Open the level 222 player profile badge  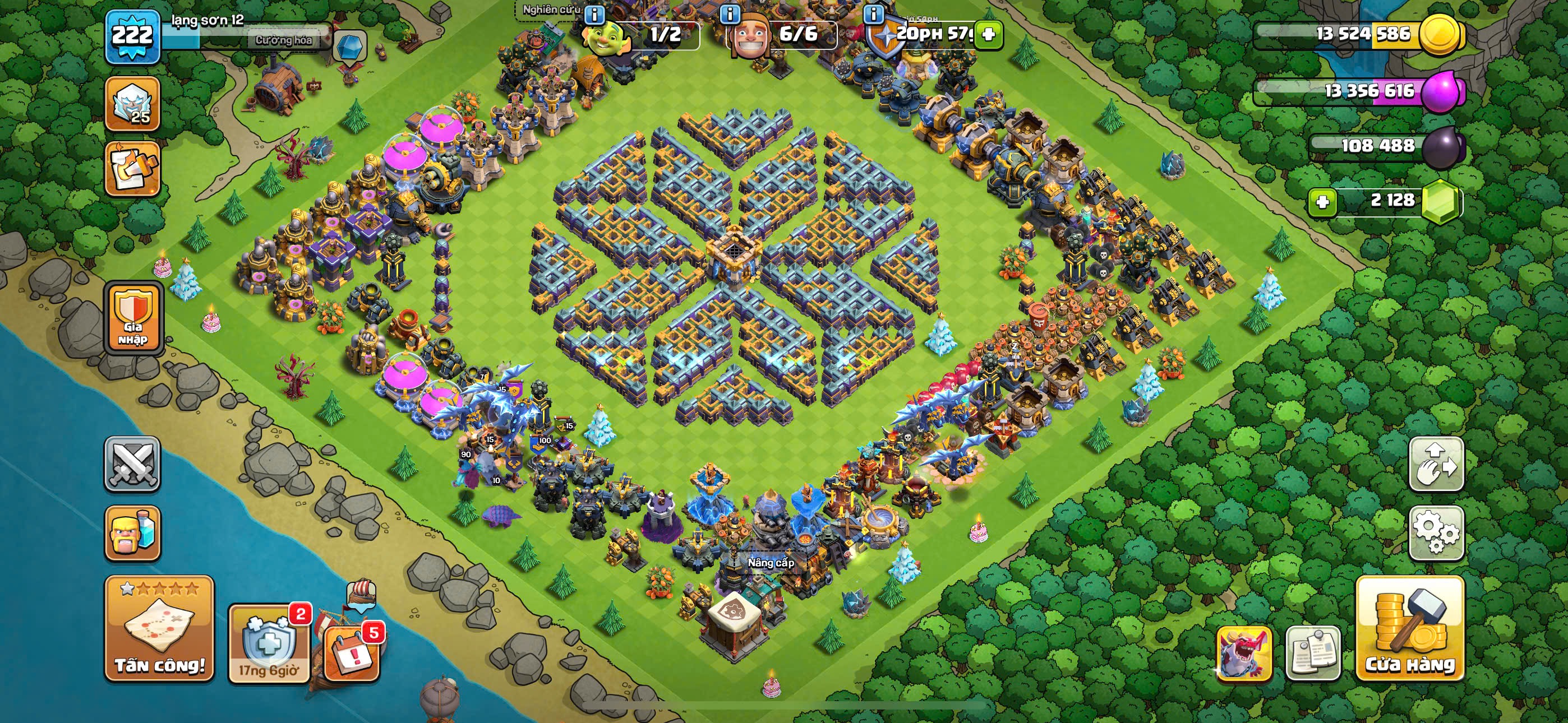[132, 36]
